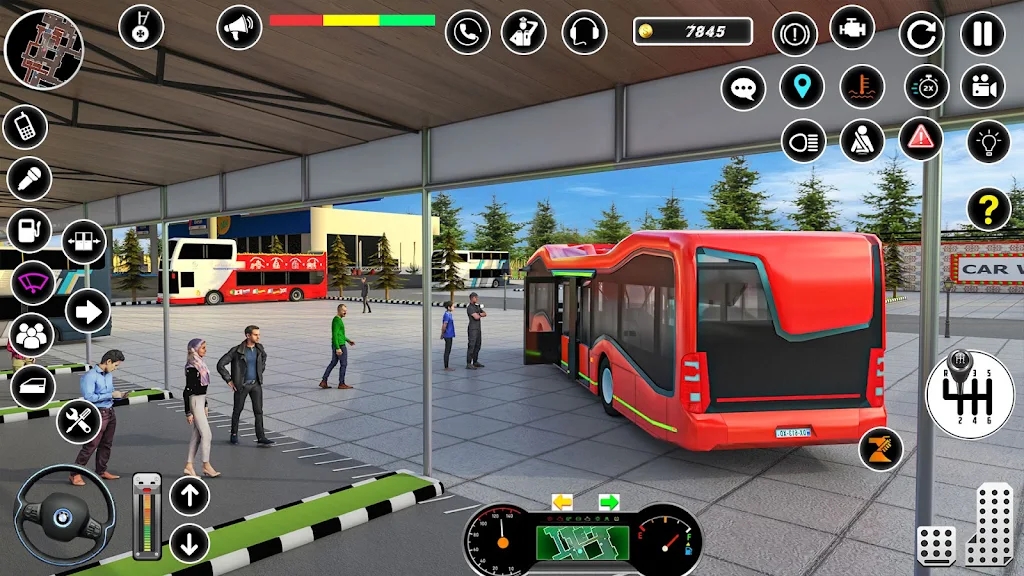Activate the right turn indicator arrow

[609, 501]
